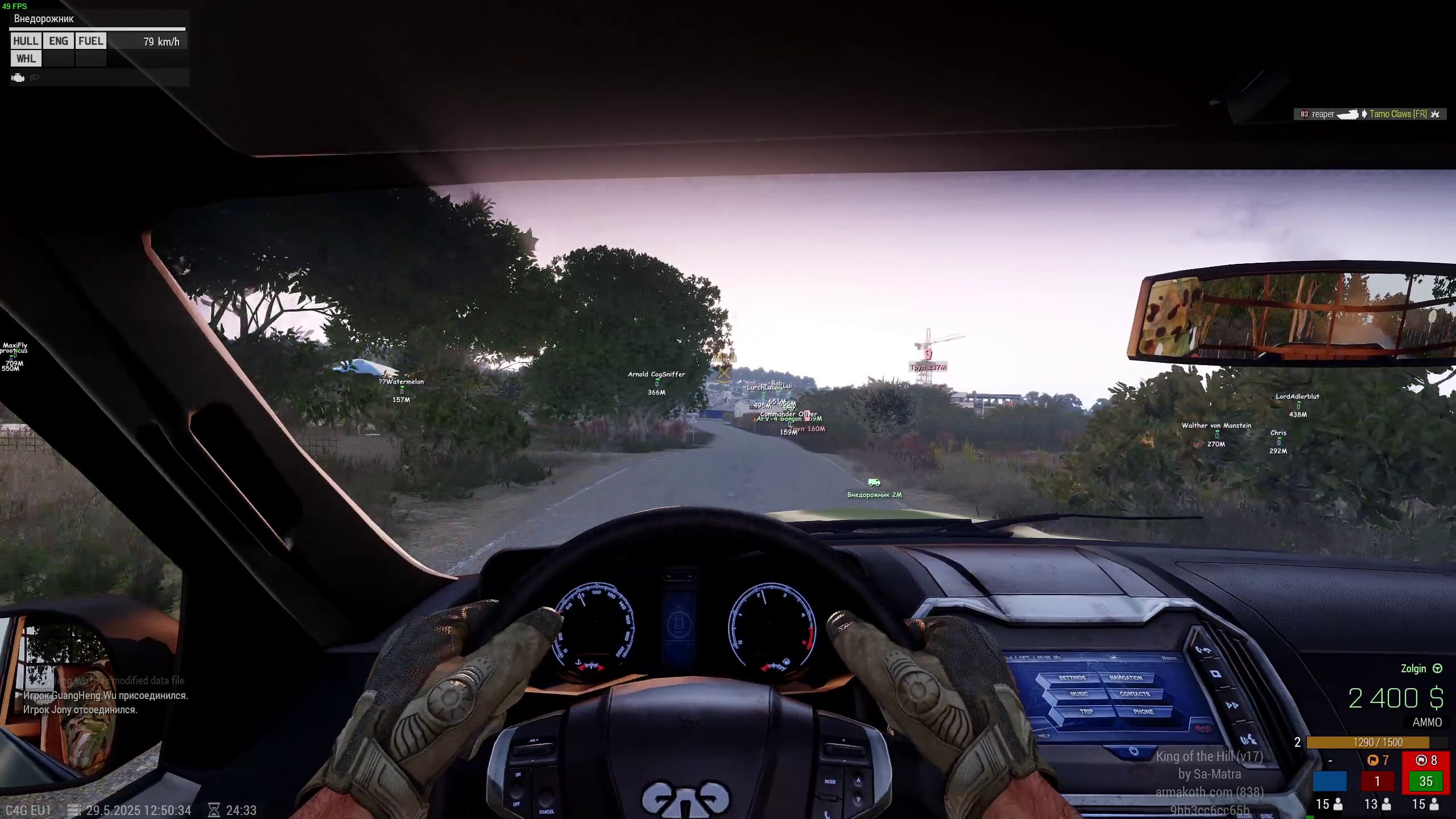The height and width of the screenshot is (819, 1456).
Task: Select the ENG status indicator
Action: [x=58, y=41]
